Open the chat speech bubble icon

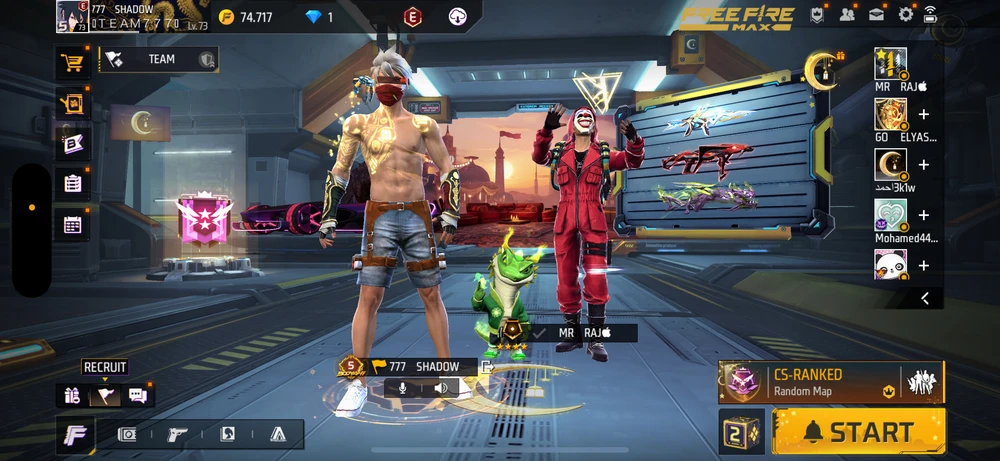pos(138,396)
